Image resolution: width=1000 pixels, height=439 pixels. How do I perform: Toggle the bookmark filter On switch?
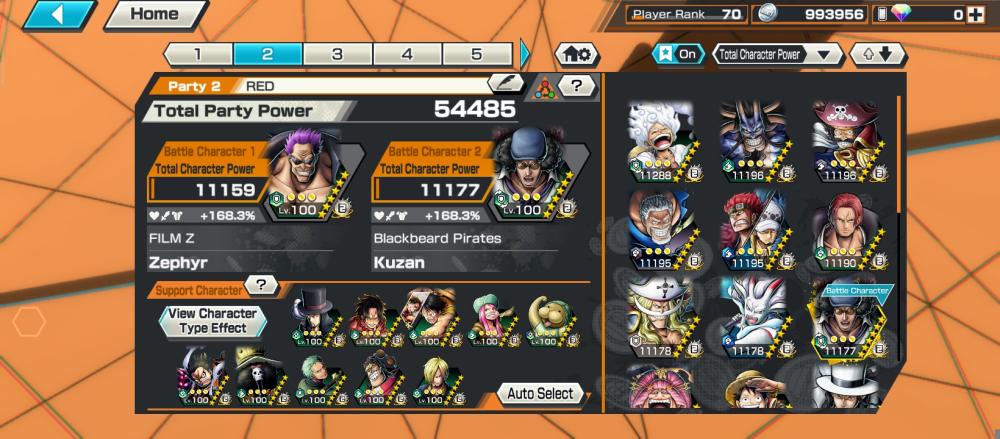677,54
